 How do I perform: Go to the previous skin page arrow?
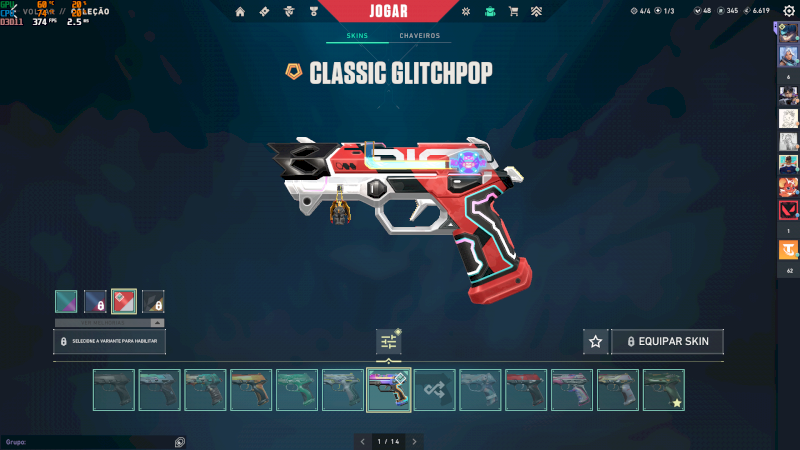pyautogui.click(x=362, y=441)
